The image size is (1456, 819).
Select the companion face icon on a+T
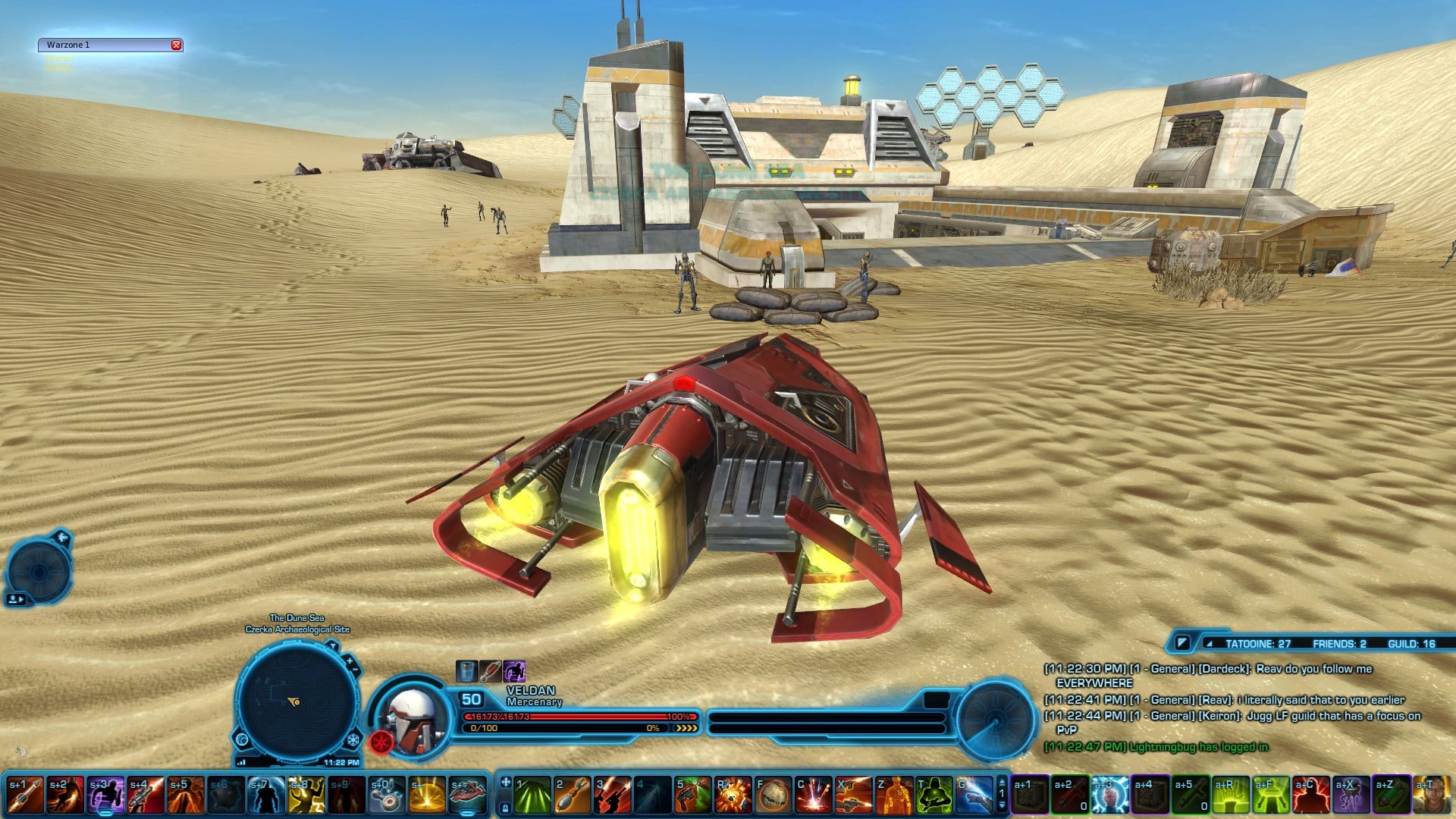[1431, 795]
